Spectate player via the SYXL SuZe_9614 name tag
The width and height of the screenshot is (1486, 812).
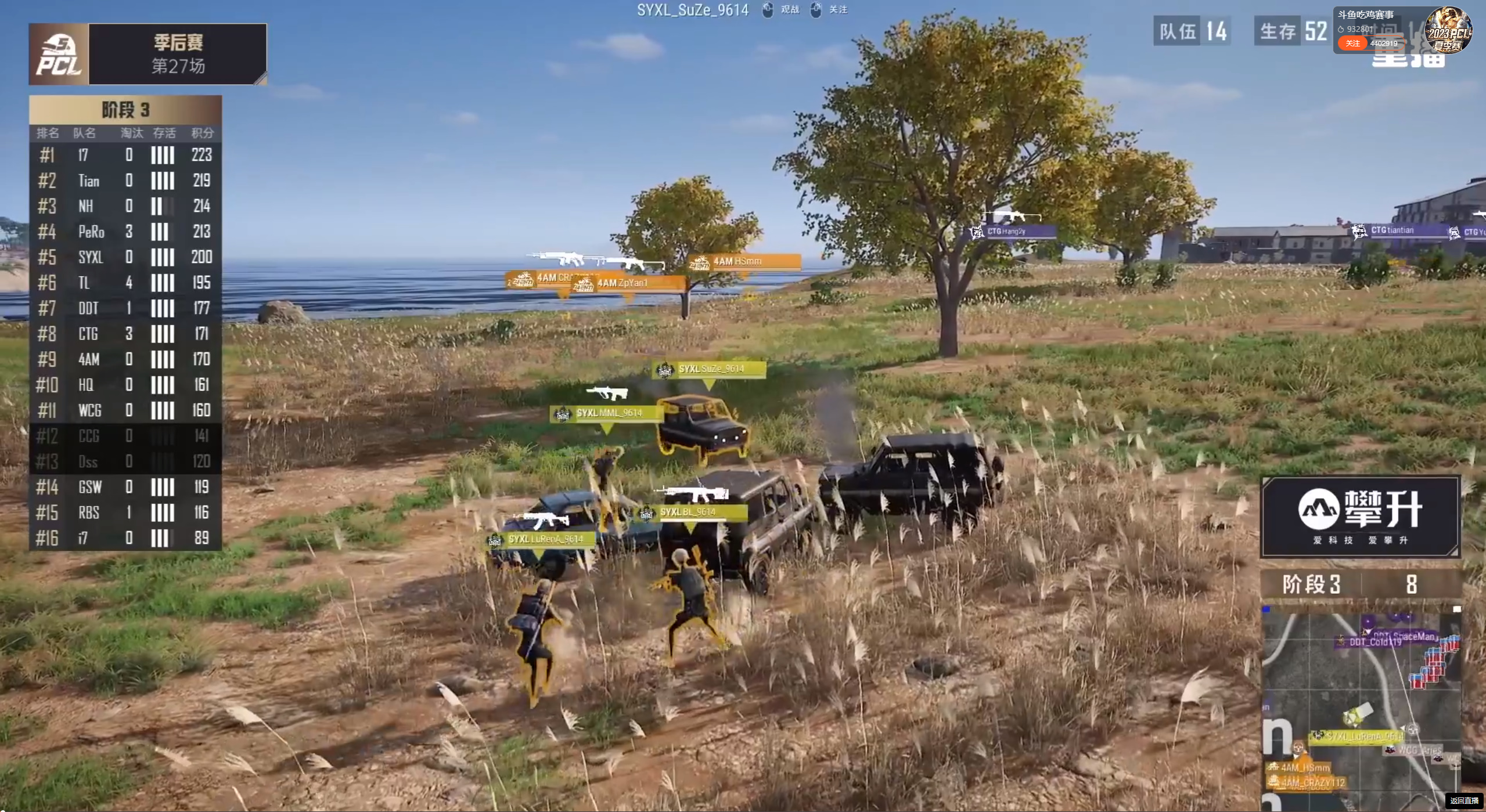[710, 369]
